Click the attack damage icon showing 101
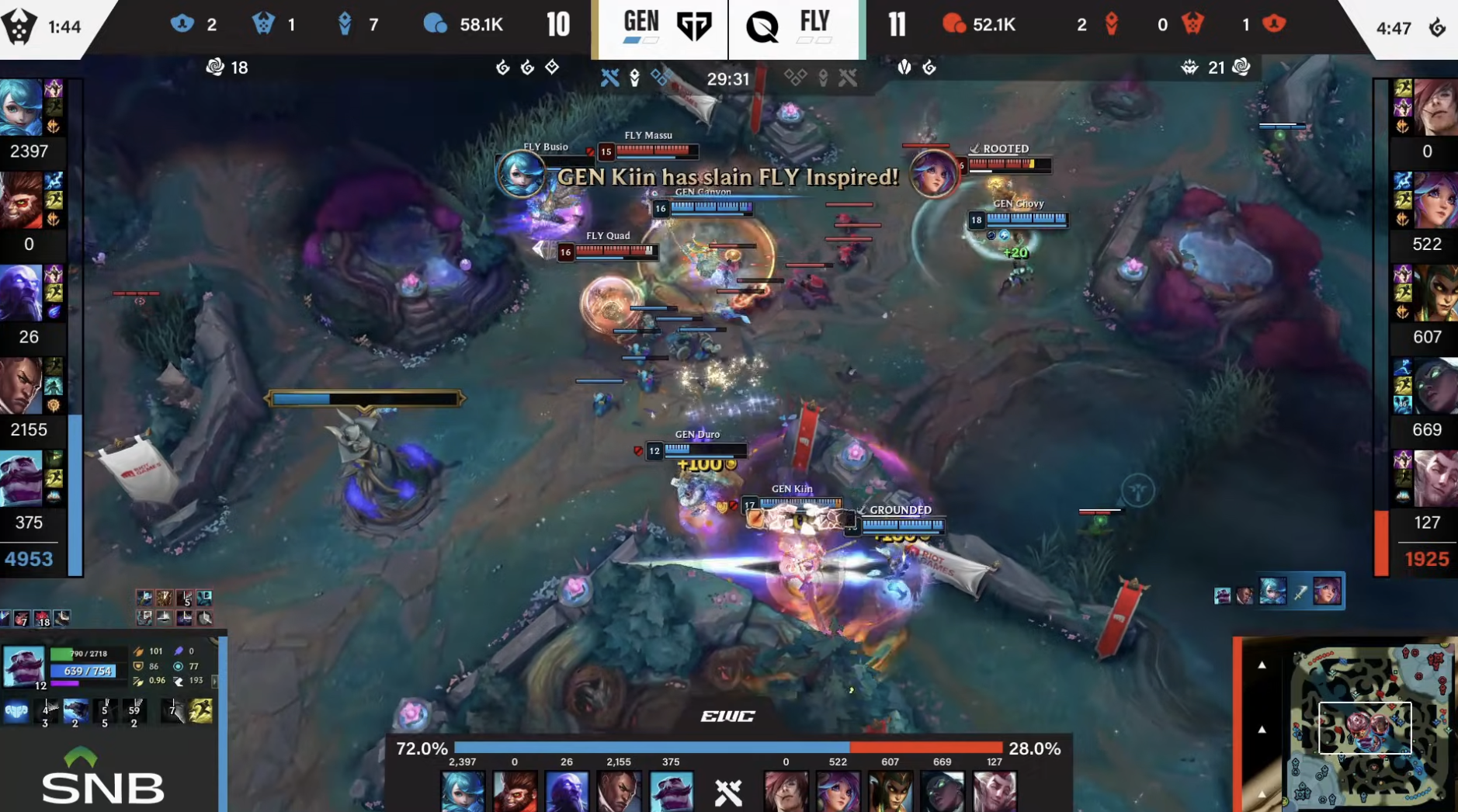This screenshot has height=812, width=1458. [138, 651]
